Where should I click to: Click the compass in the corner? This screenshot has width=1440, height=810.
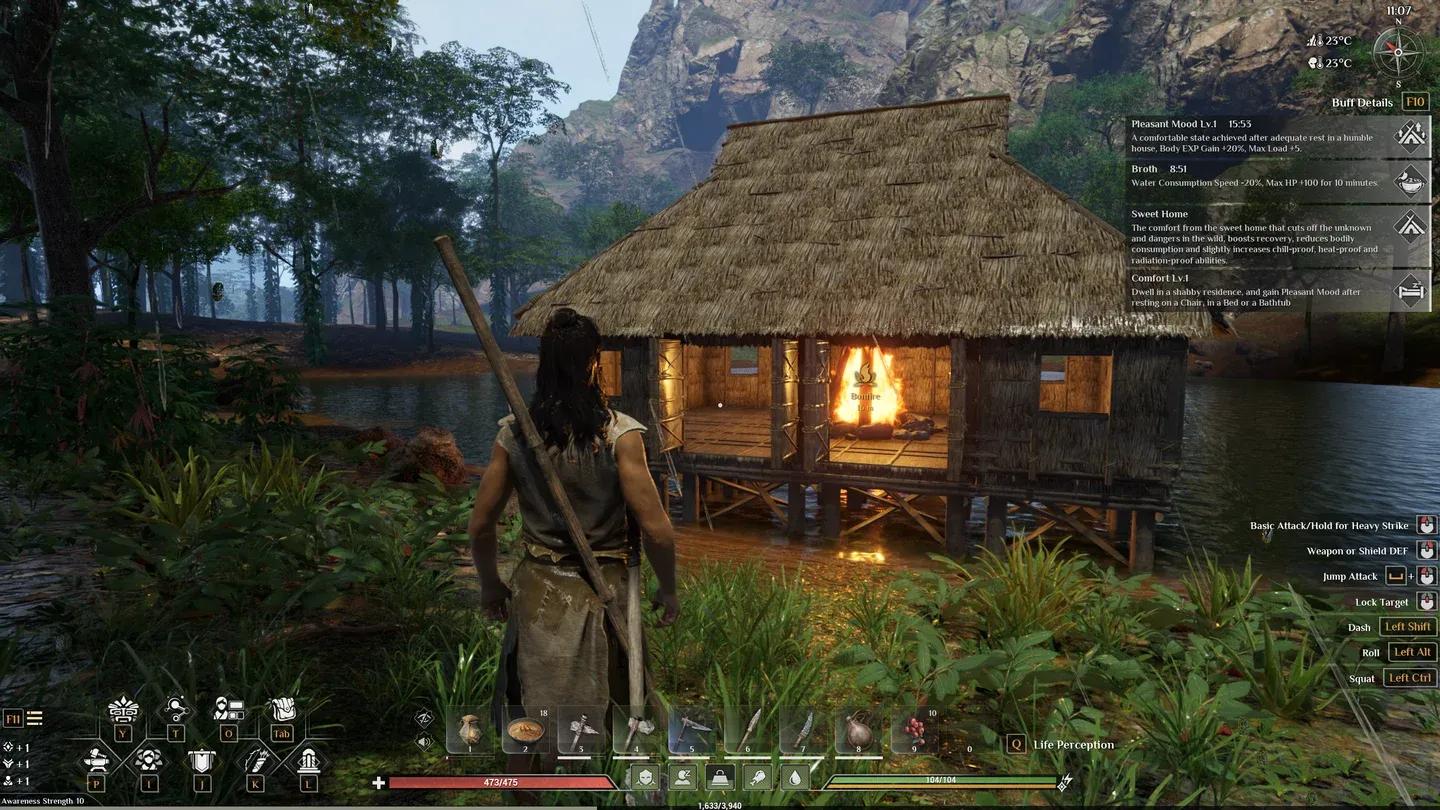(1398, 50)
